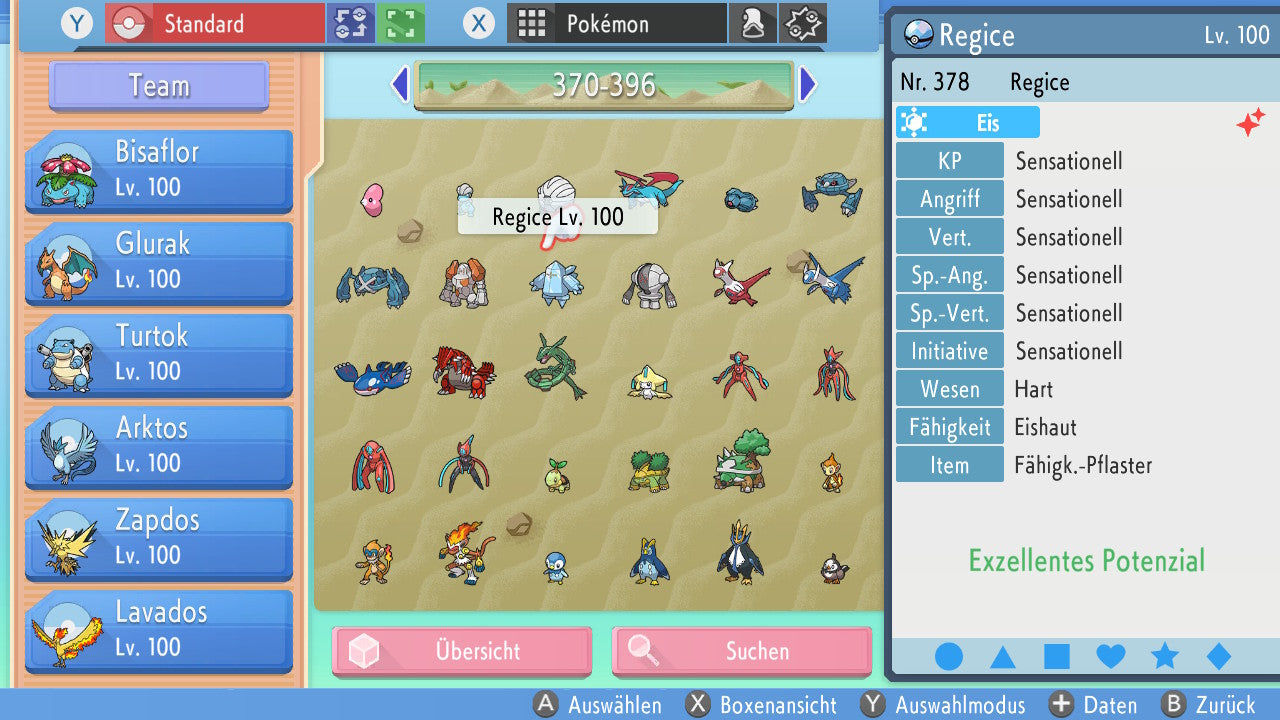Open the trainer silhouette icon in top bar

[753, 23]
